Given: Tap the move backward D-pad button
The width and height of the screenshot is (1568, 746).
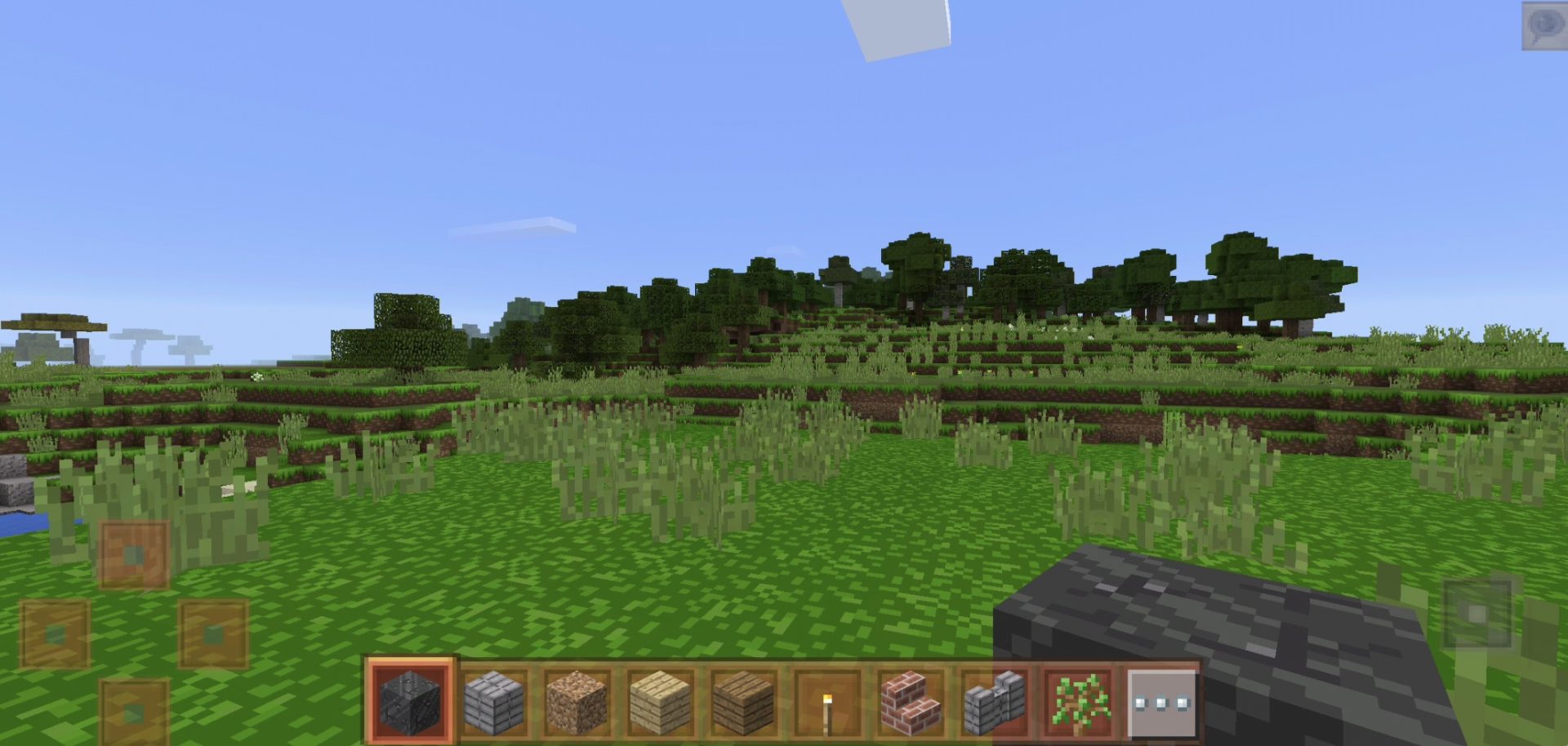Looking at the screenshot, I should point(134,712).
